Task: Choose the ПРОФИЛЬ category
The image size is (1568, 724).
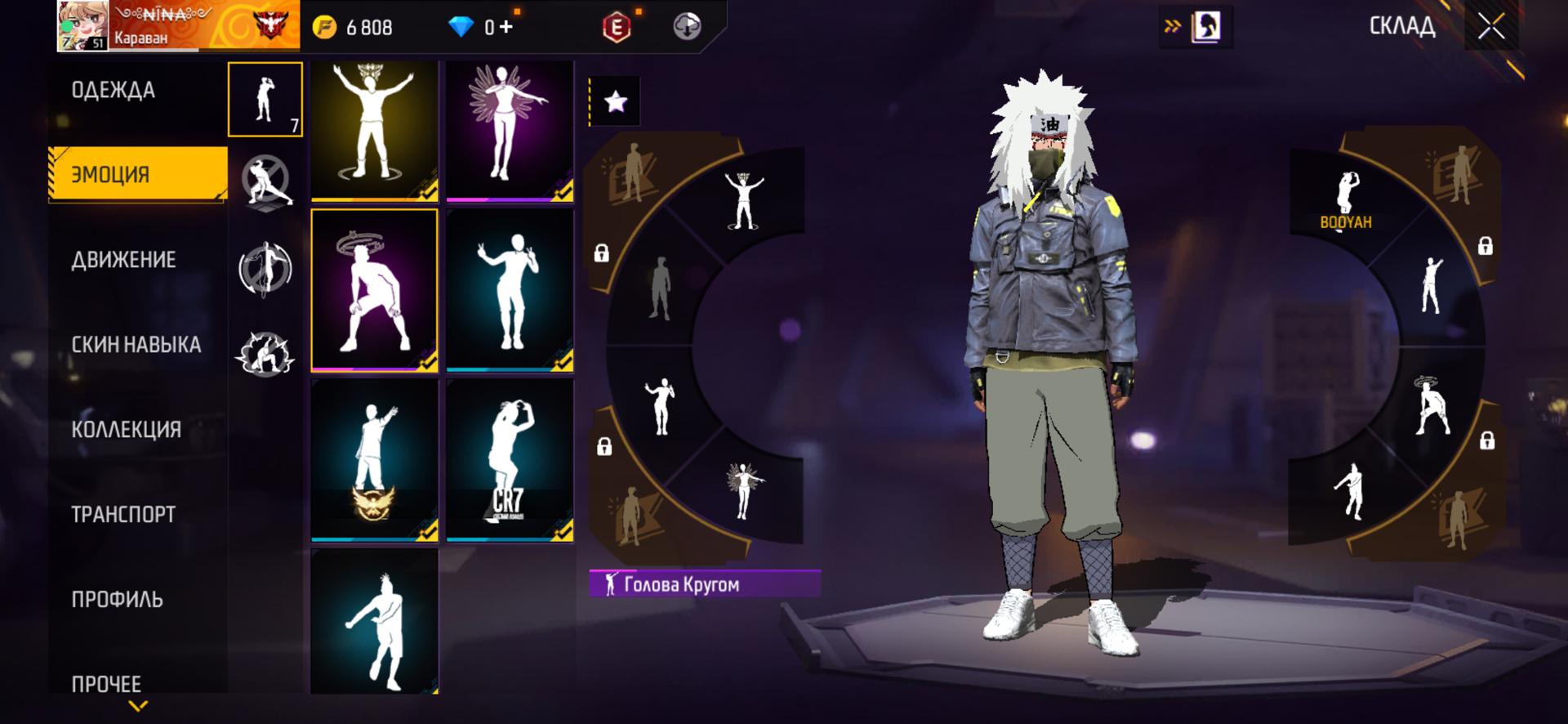Action: pos(117,600)
